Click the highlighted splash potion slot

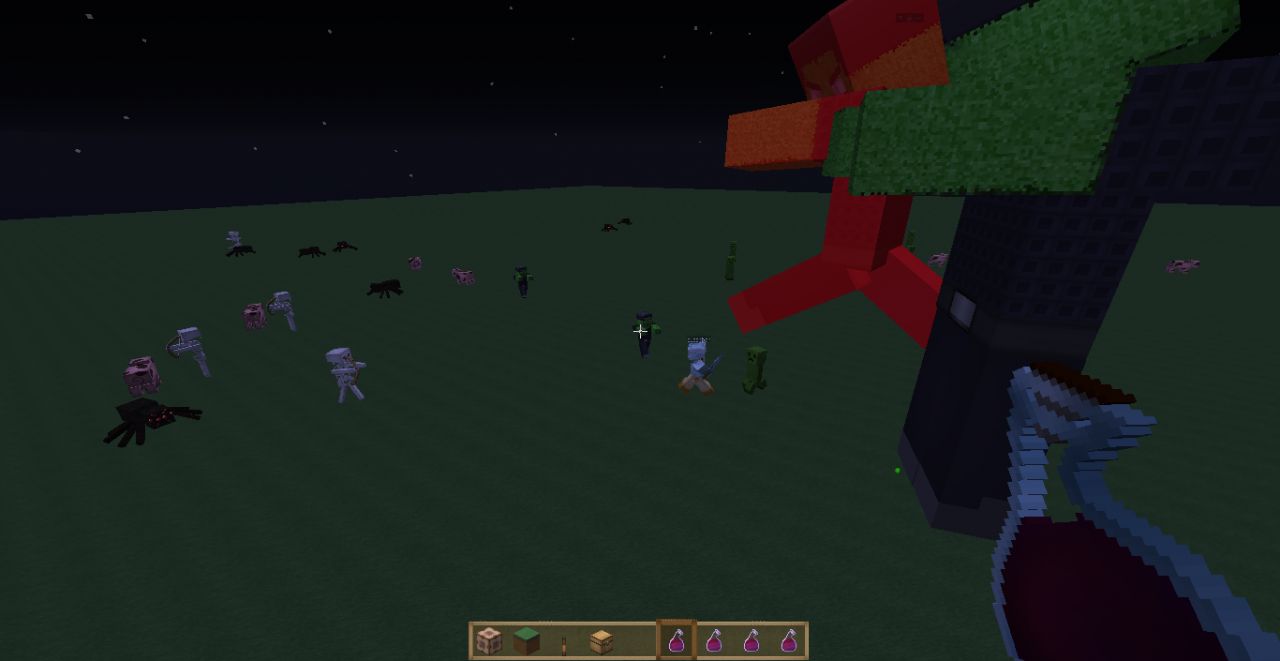676,641
